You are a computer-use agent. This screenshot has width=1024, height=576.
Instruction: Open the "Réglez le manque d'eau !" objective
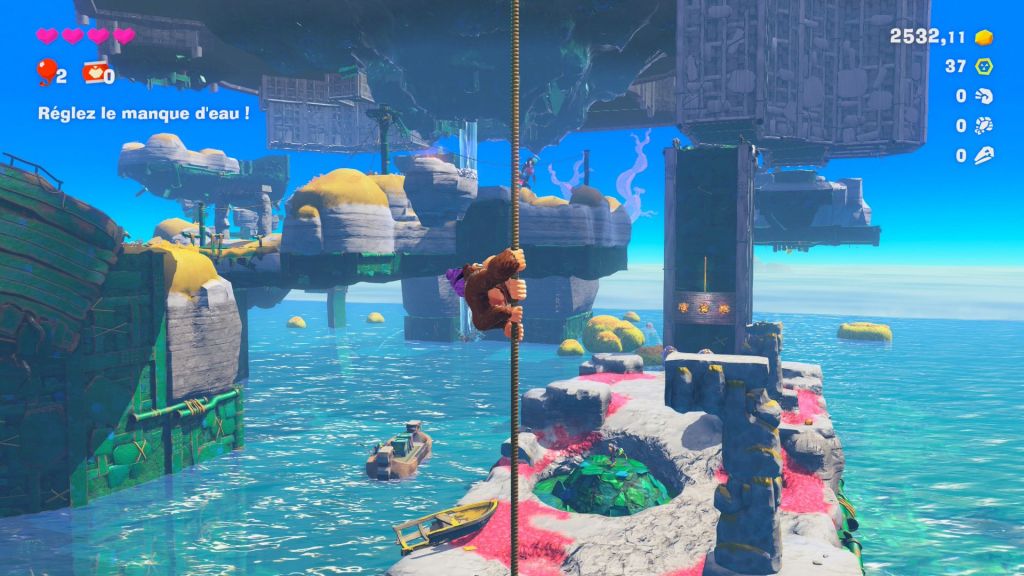[144, 113]
